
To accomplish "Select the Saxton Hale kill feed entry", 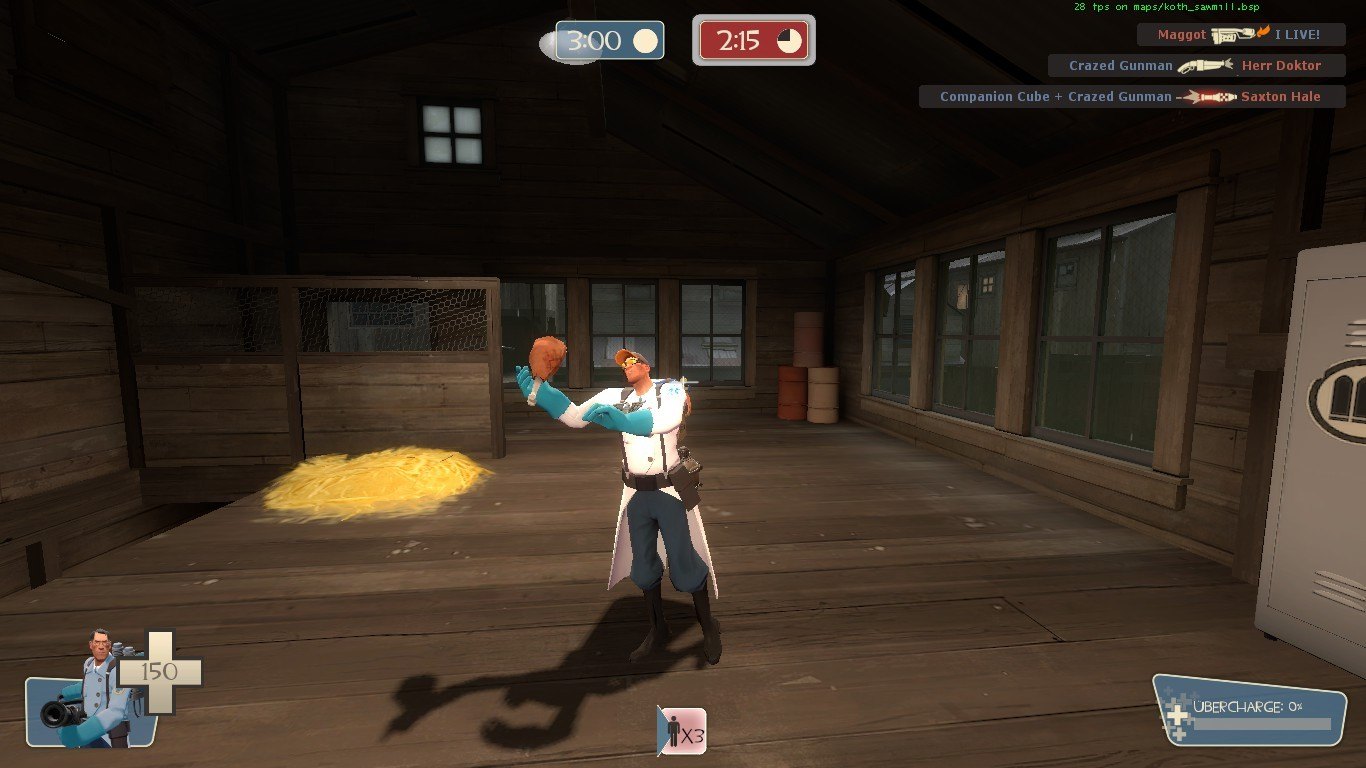I will pyautogui.click(x=1131, y=97).
